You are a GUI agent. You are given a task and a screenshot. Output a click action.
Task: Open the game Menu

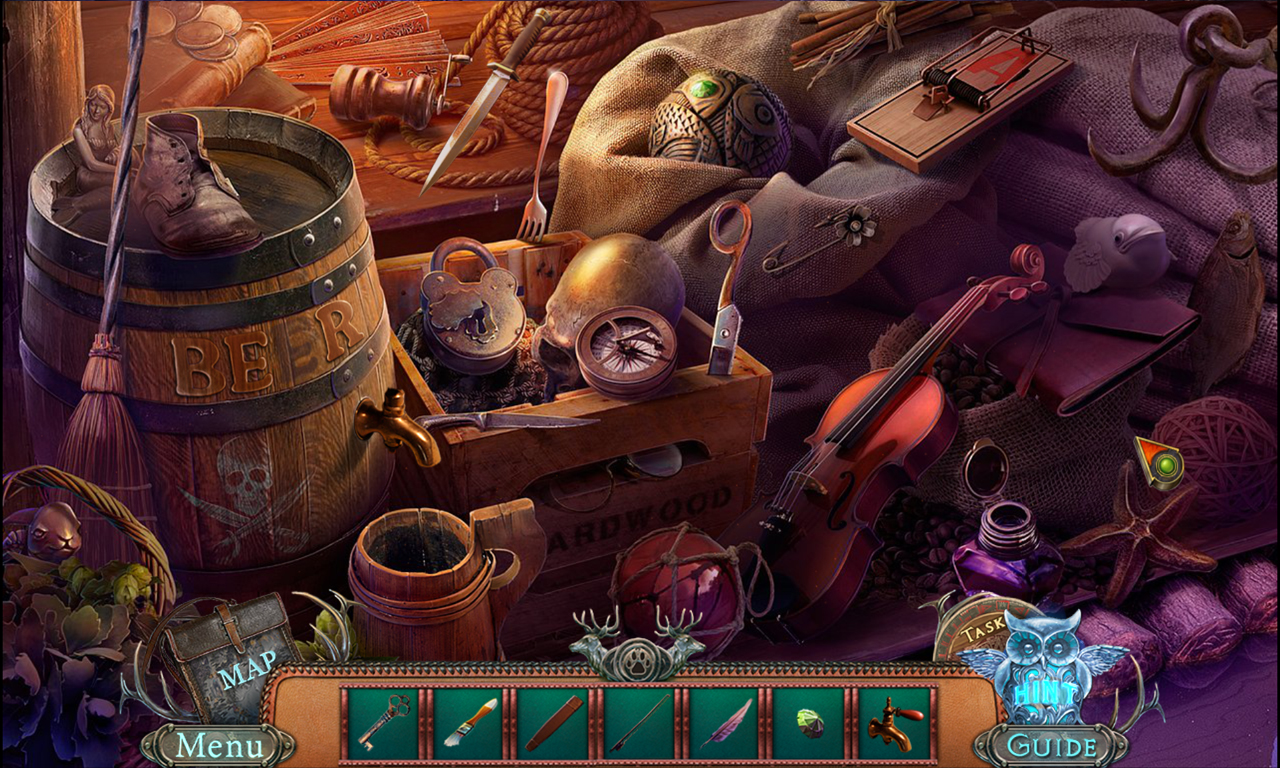click(219, 744)
